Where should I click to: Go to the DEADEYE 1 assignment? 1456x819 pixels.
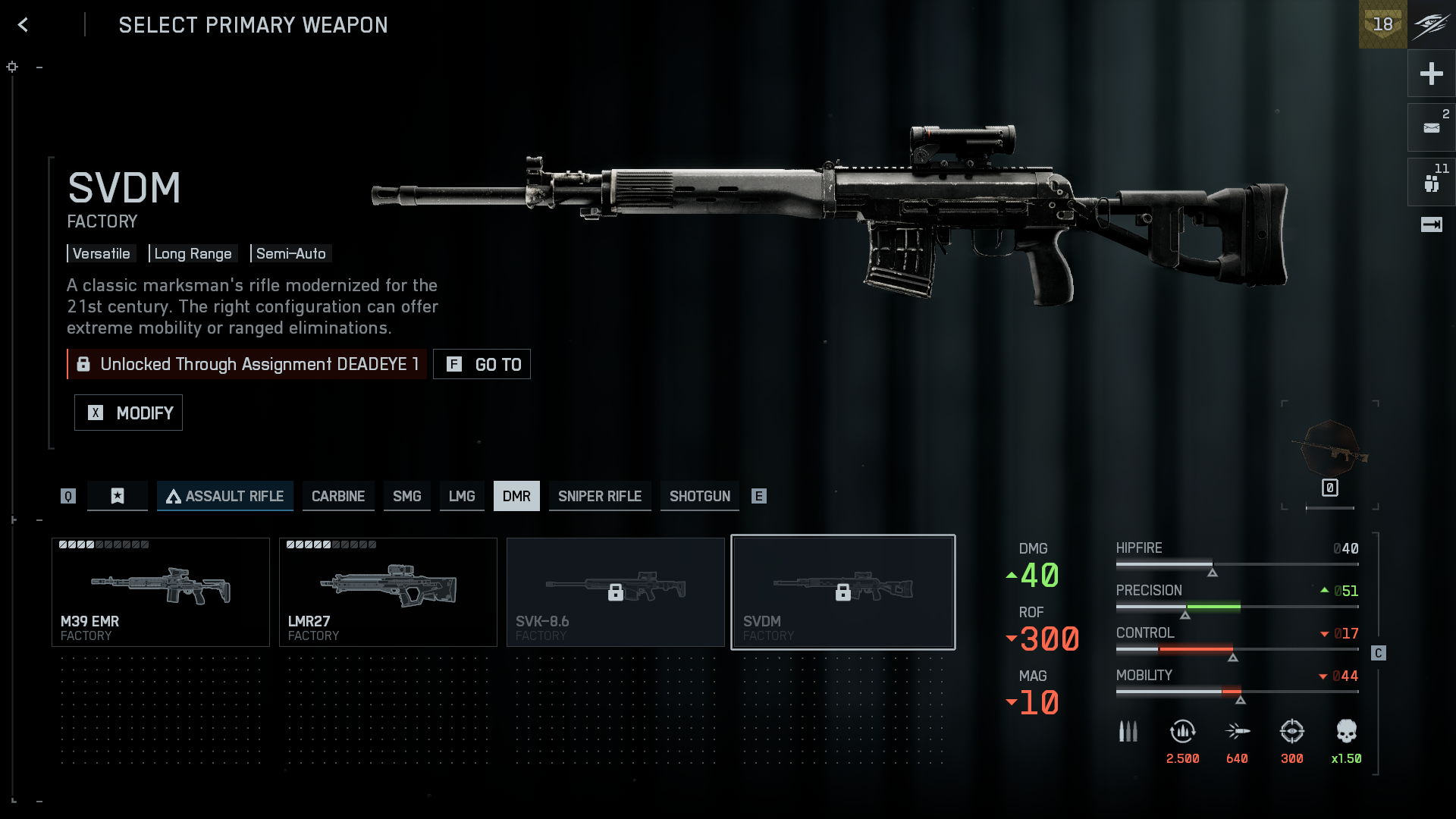click(x=482, y=364)
